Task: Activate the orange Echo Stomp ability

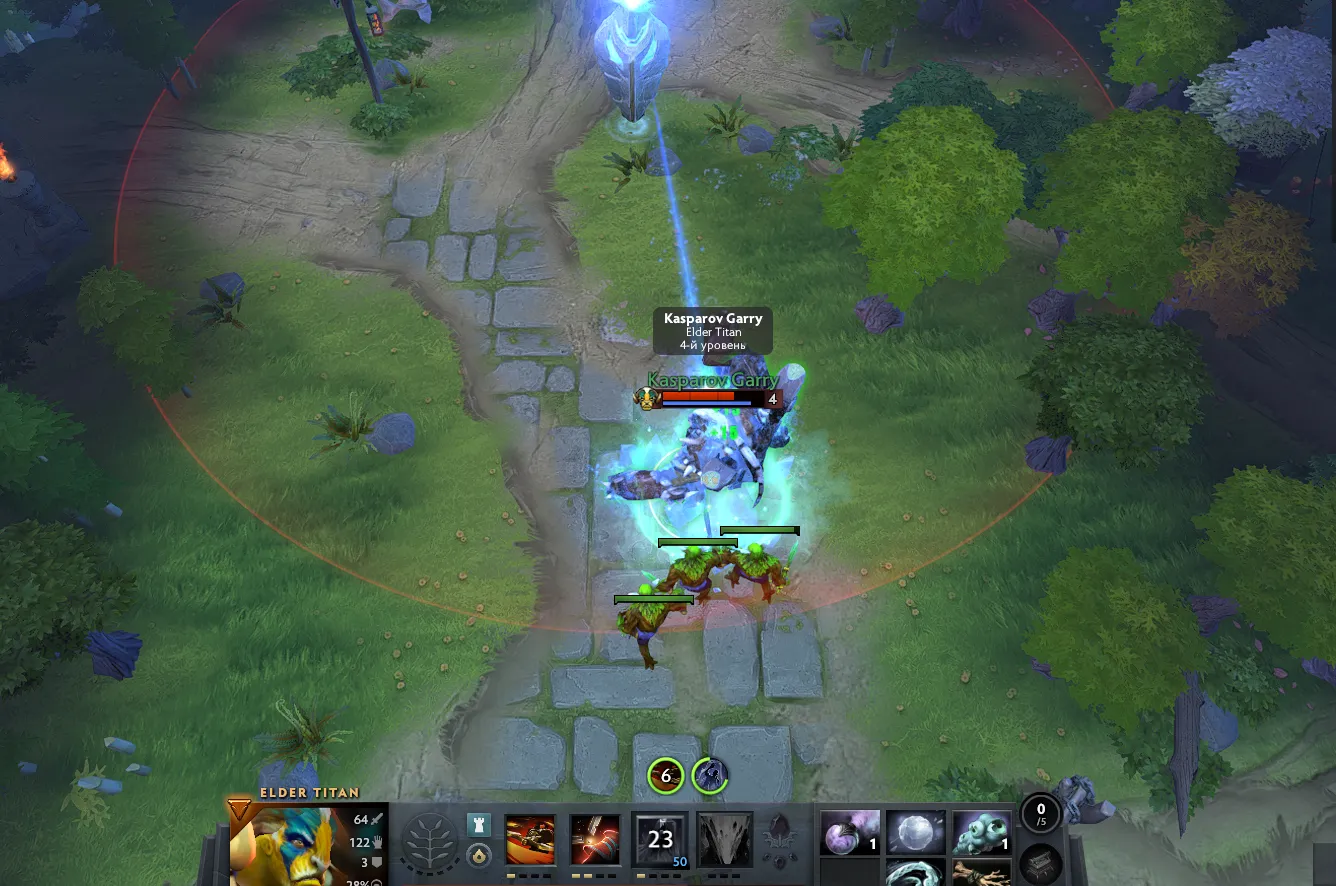Action: [530, 840]
